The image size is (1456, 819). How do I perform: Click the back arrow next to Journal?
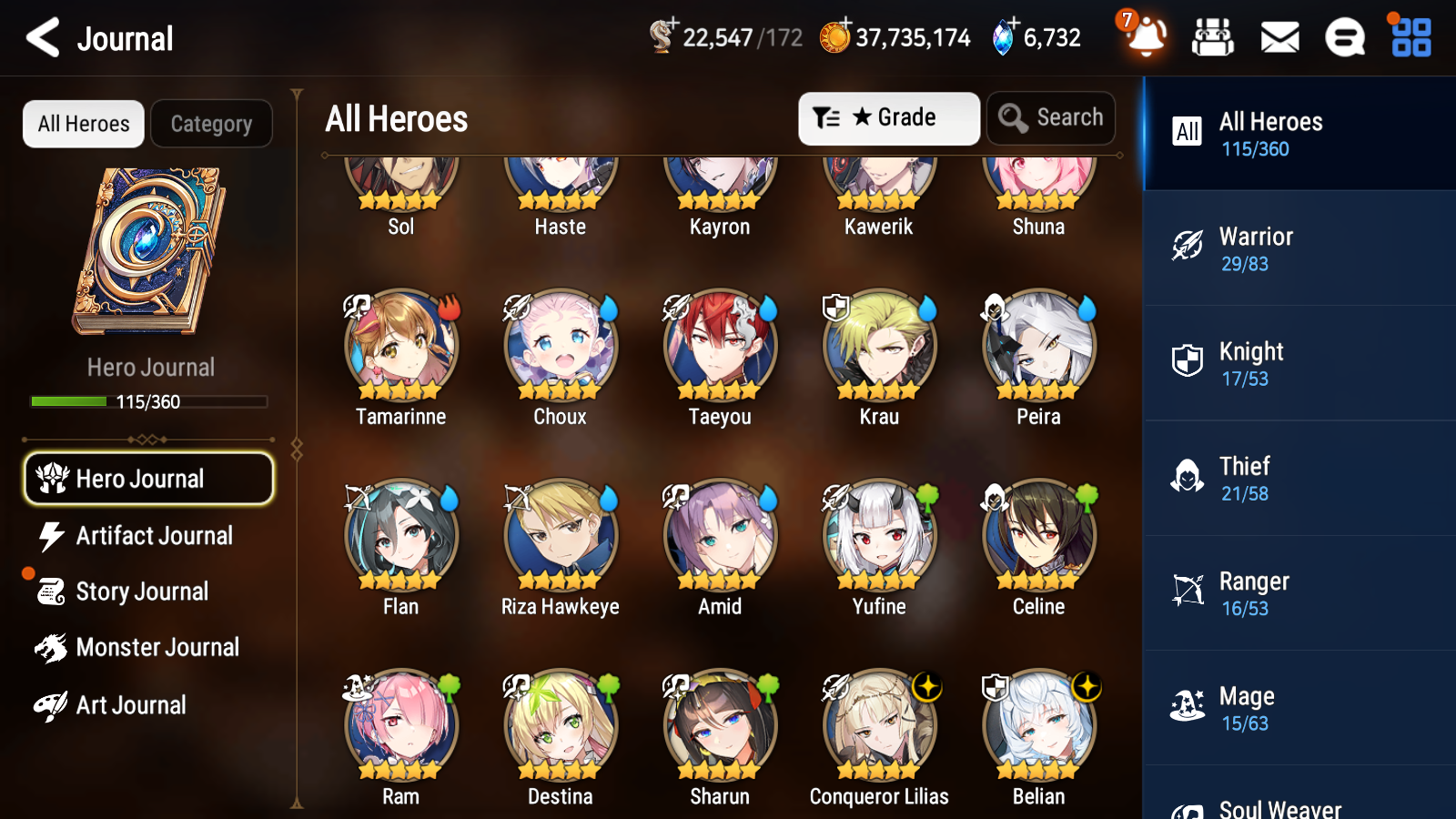coord(40,37)
